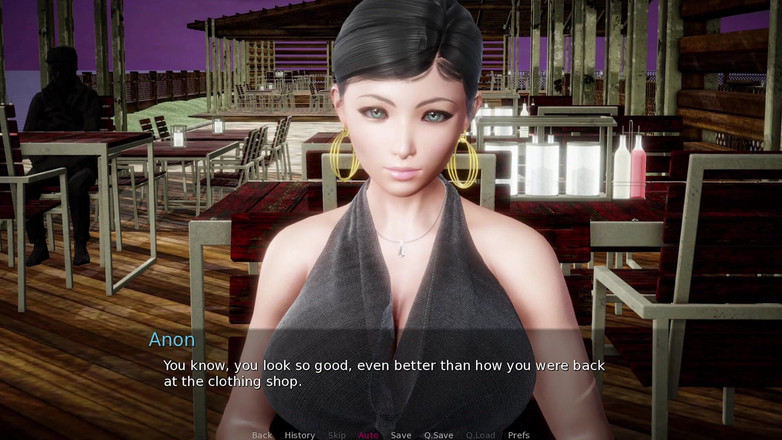Screen dimensions: 782x440
Task: Toggle Auto advance mode
Action: tap(368, 435)
